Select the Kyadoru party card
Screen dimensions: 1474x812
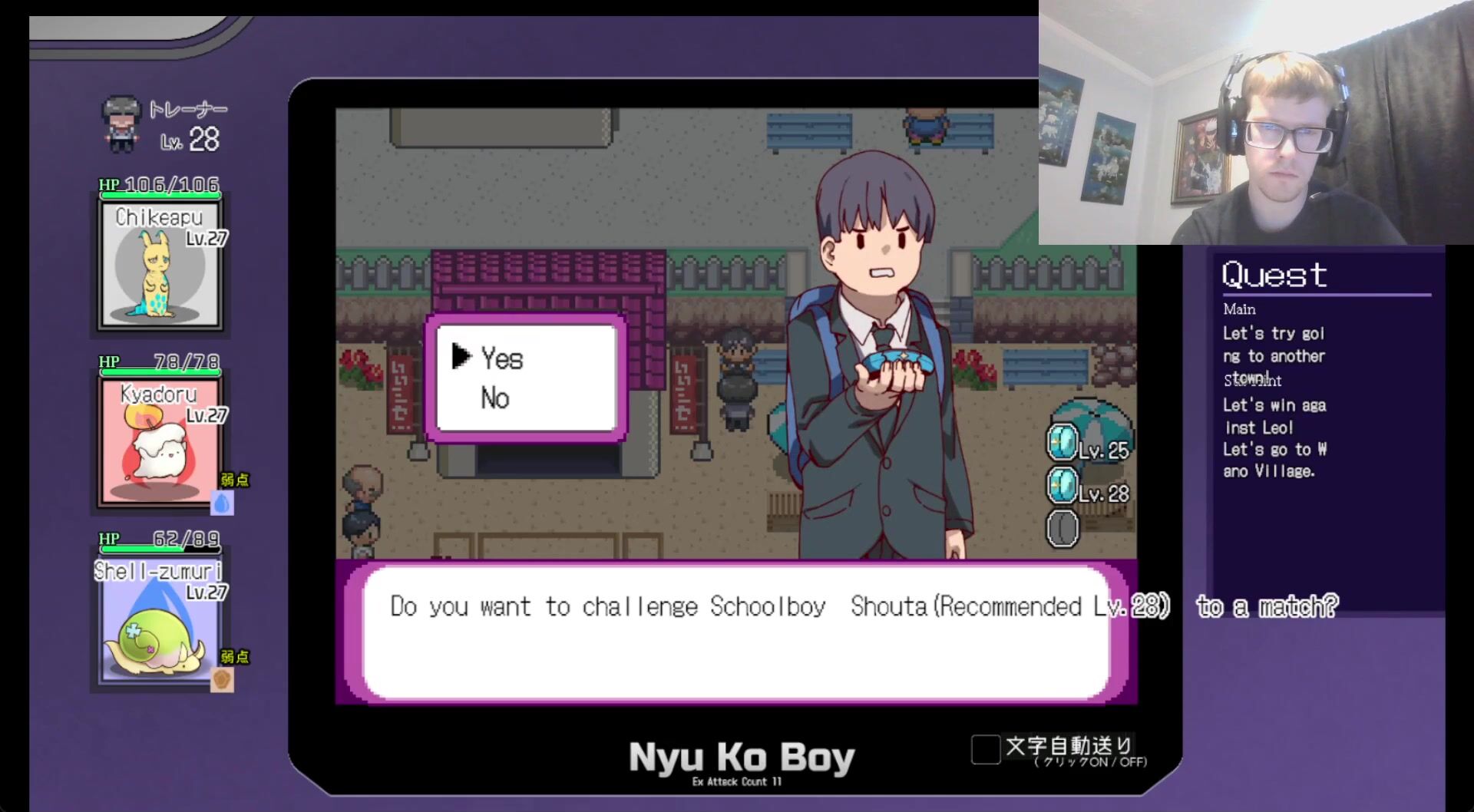pos(160,441)
